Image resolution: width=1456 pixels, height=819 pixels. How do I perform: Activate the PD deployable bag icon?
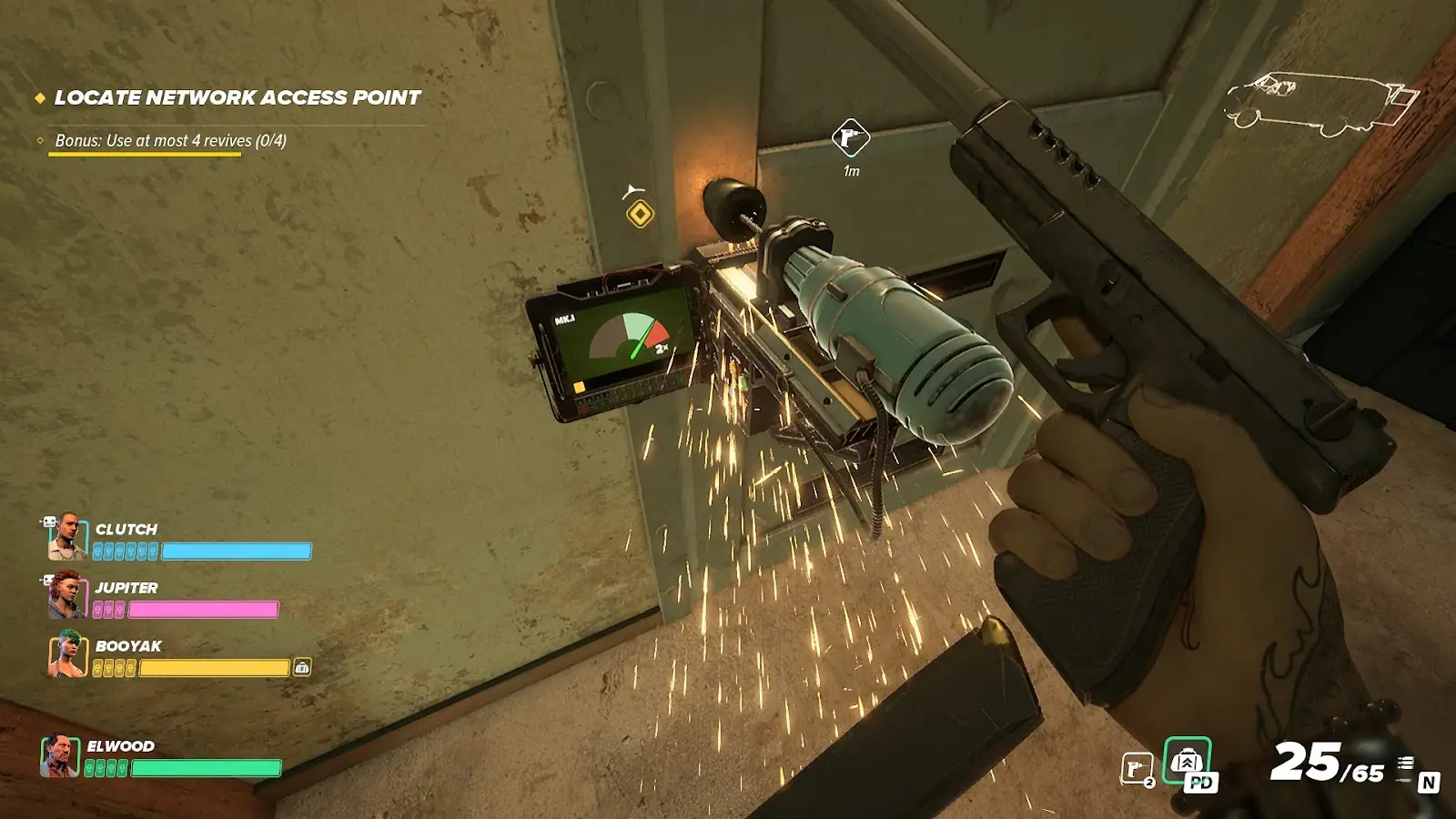coord(1188,763)
